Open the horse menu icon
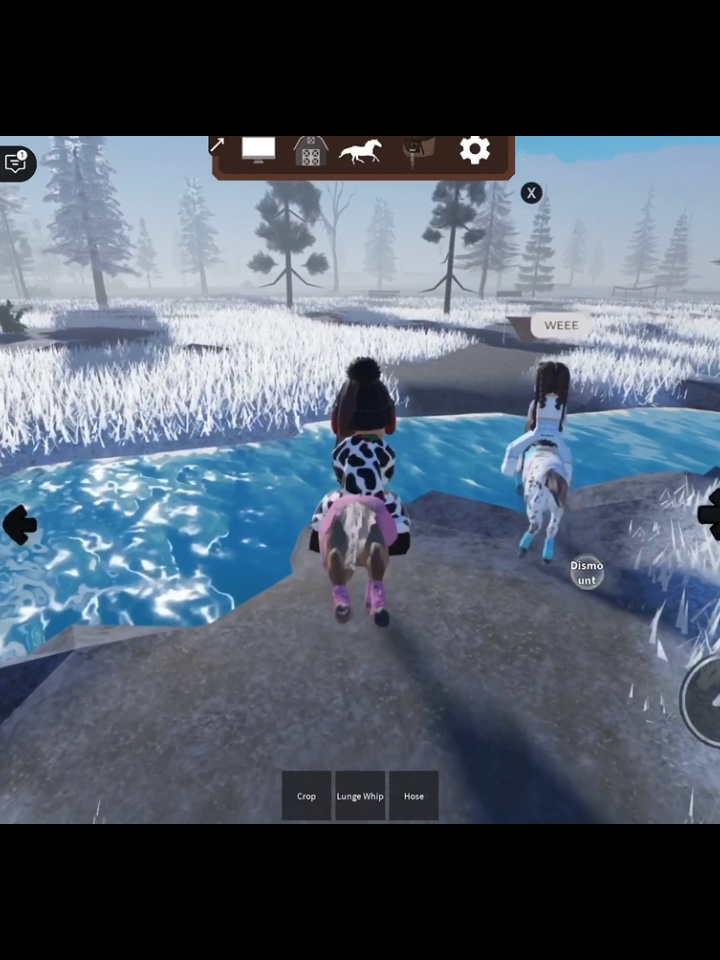The width and height of the screenshot is (720, 960). tap(360, 152)
